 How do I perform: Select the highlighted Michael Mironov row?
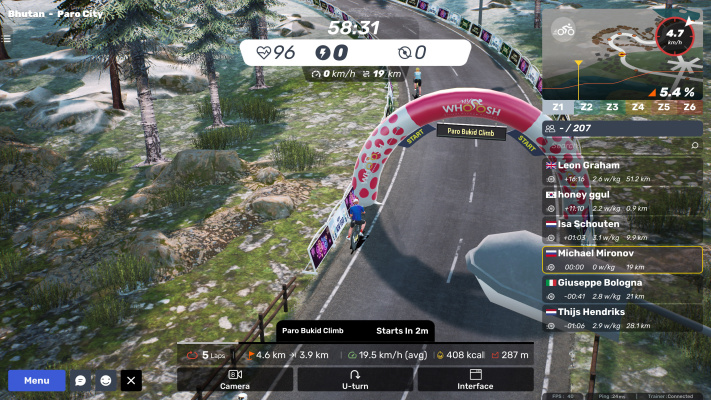click(x=622, y=260)
